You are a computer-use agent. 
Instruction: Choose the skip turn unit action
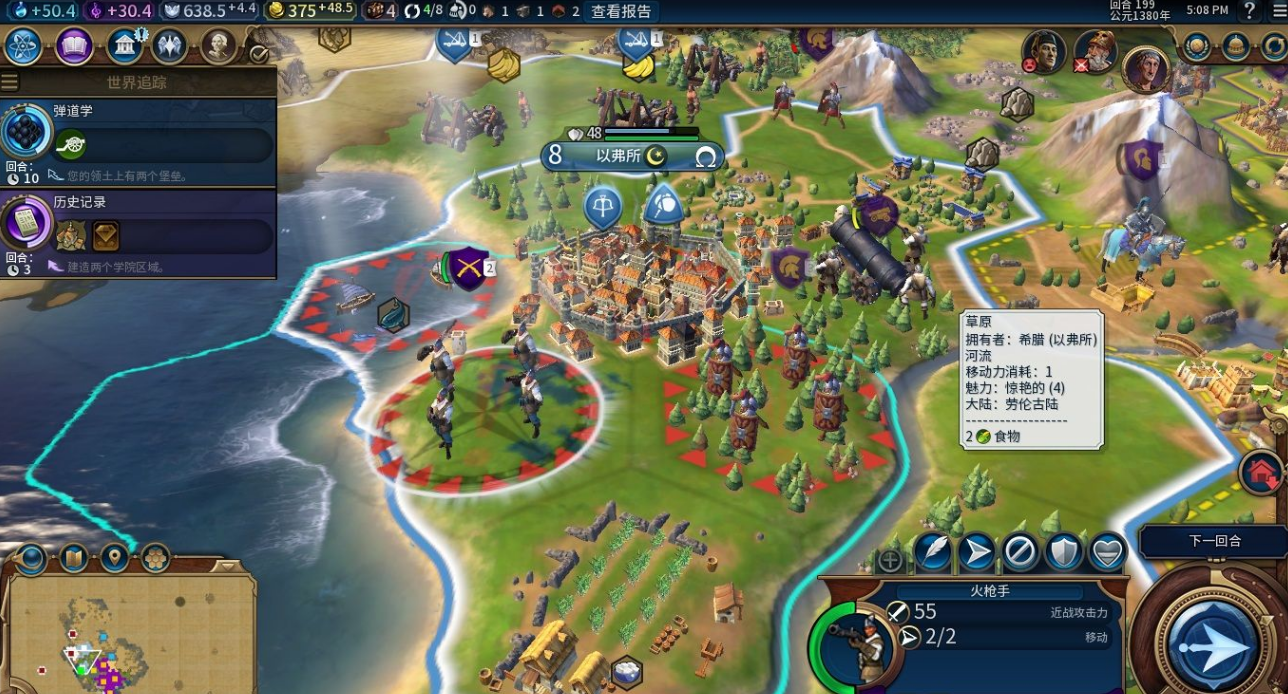click(1020, 553)
